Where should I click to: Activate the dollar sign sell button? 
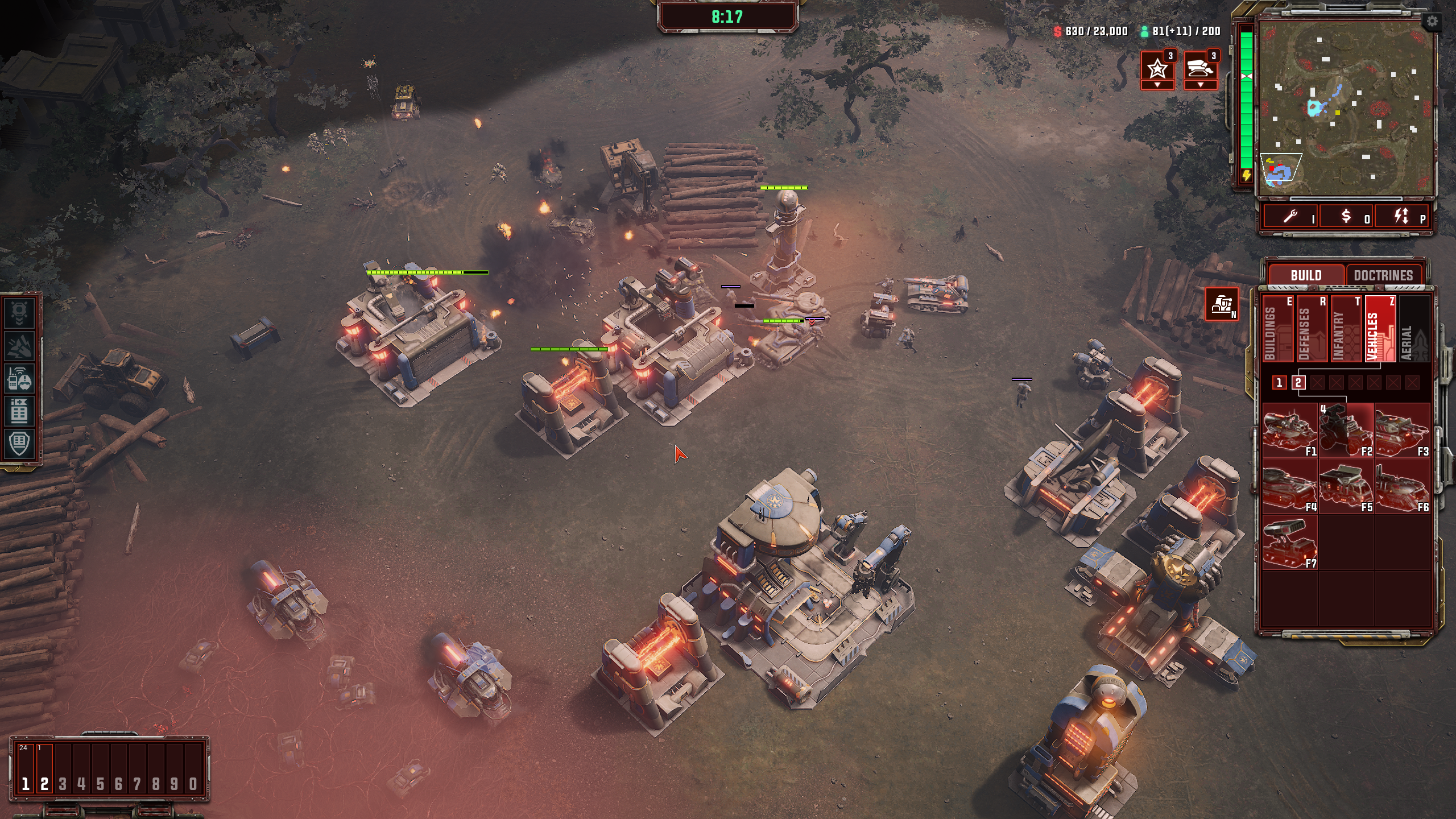pos(1346,216)
